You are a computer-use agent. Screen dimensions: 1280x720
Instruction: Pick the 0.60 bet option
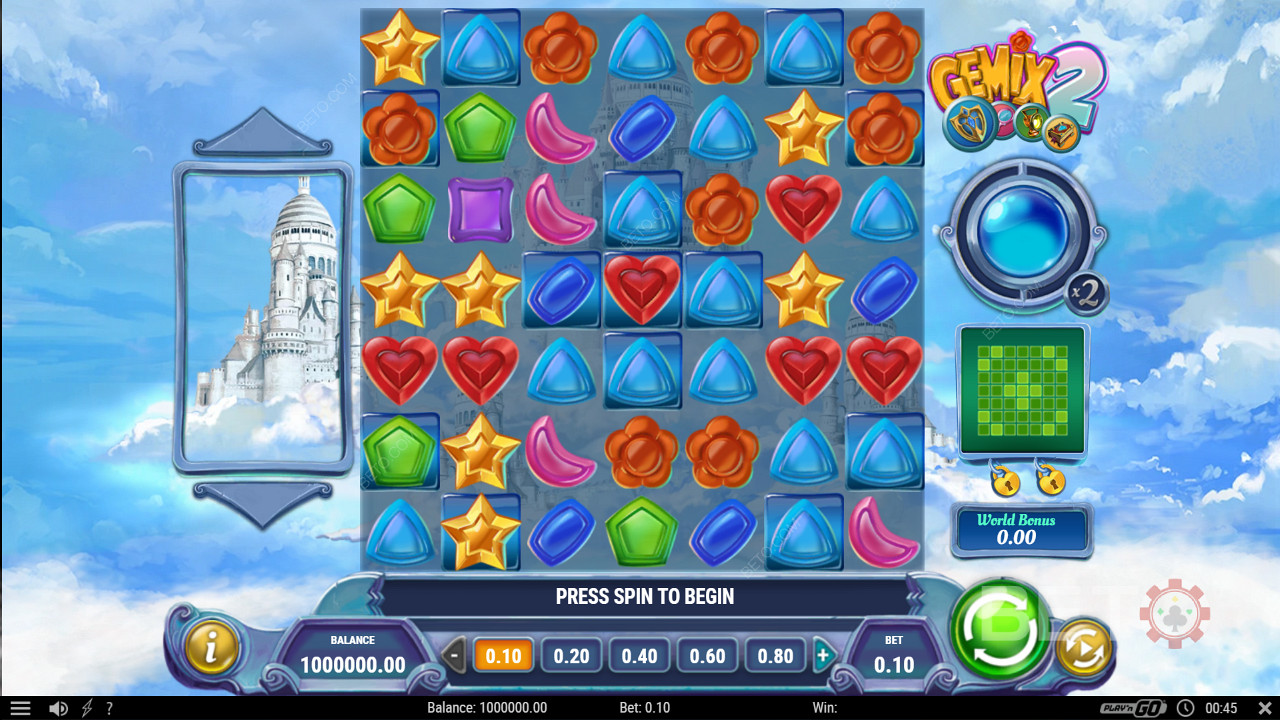(707, 656)
